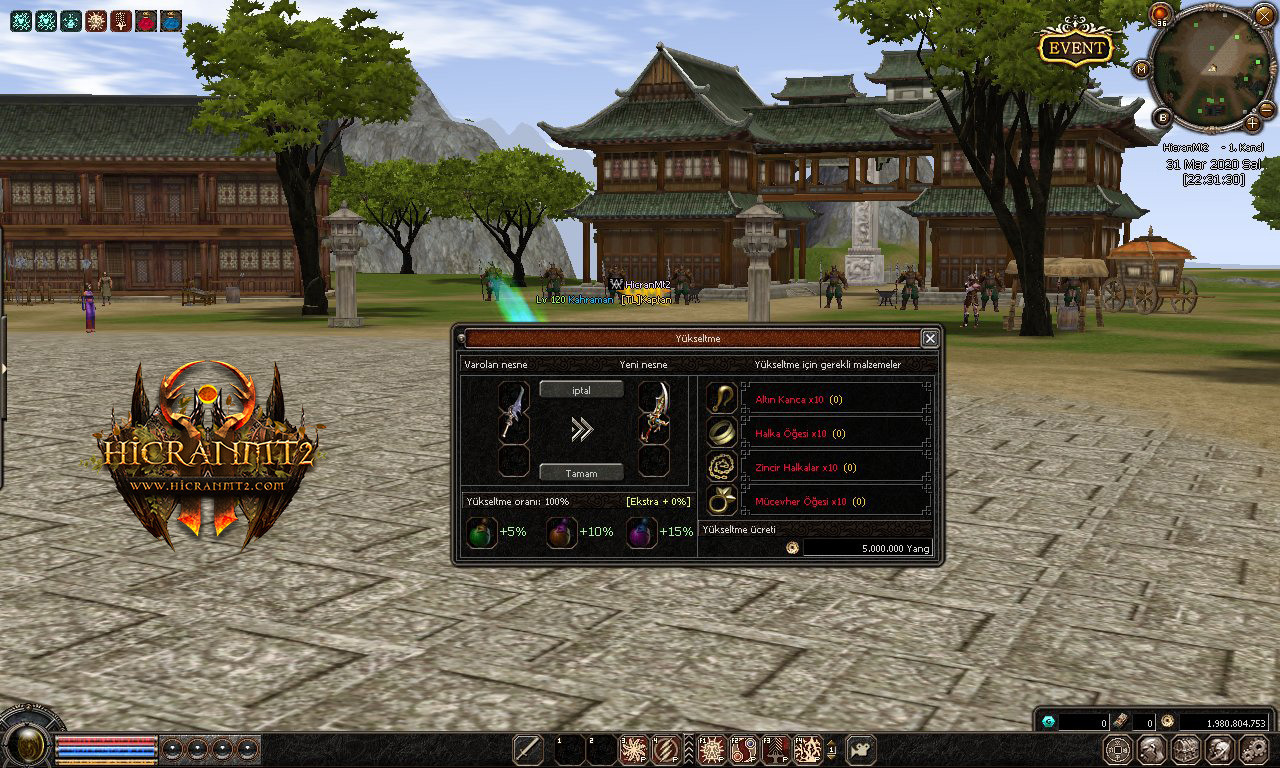Open the gear settings button in corner
This screenshot has width=1280, height=768.
pyautogui.click(x=1253, y=749)
